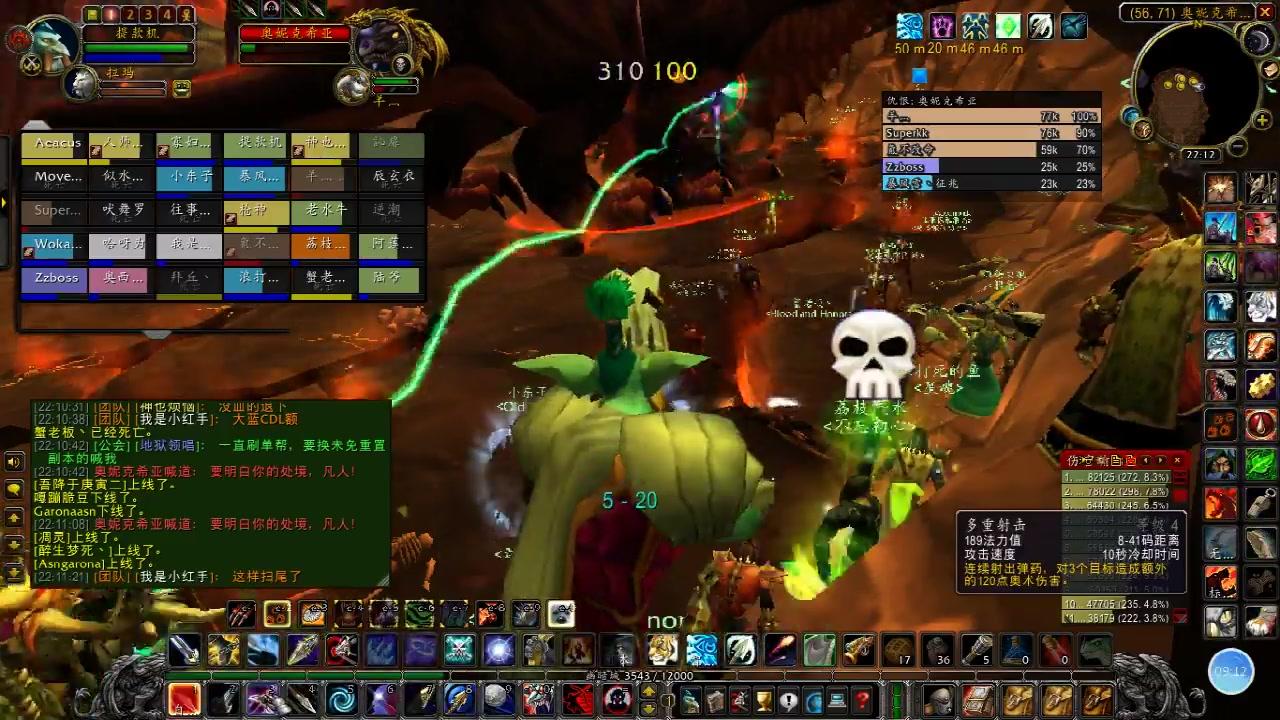Click the minimap zoom-out minus button
Screen dimensions: 1280x720
[1237, 146]
